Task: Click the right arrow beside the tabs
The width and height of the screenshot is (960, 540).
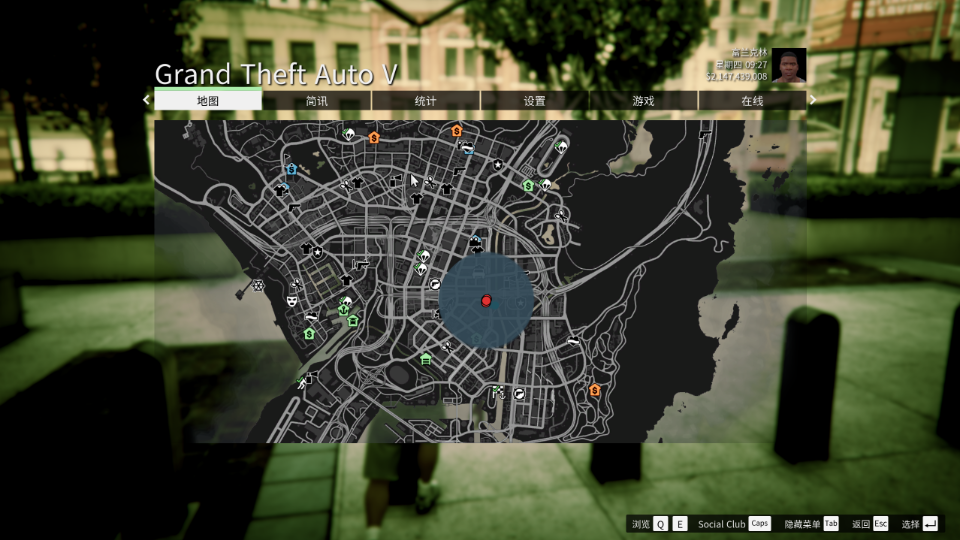Action: point(813,100)
